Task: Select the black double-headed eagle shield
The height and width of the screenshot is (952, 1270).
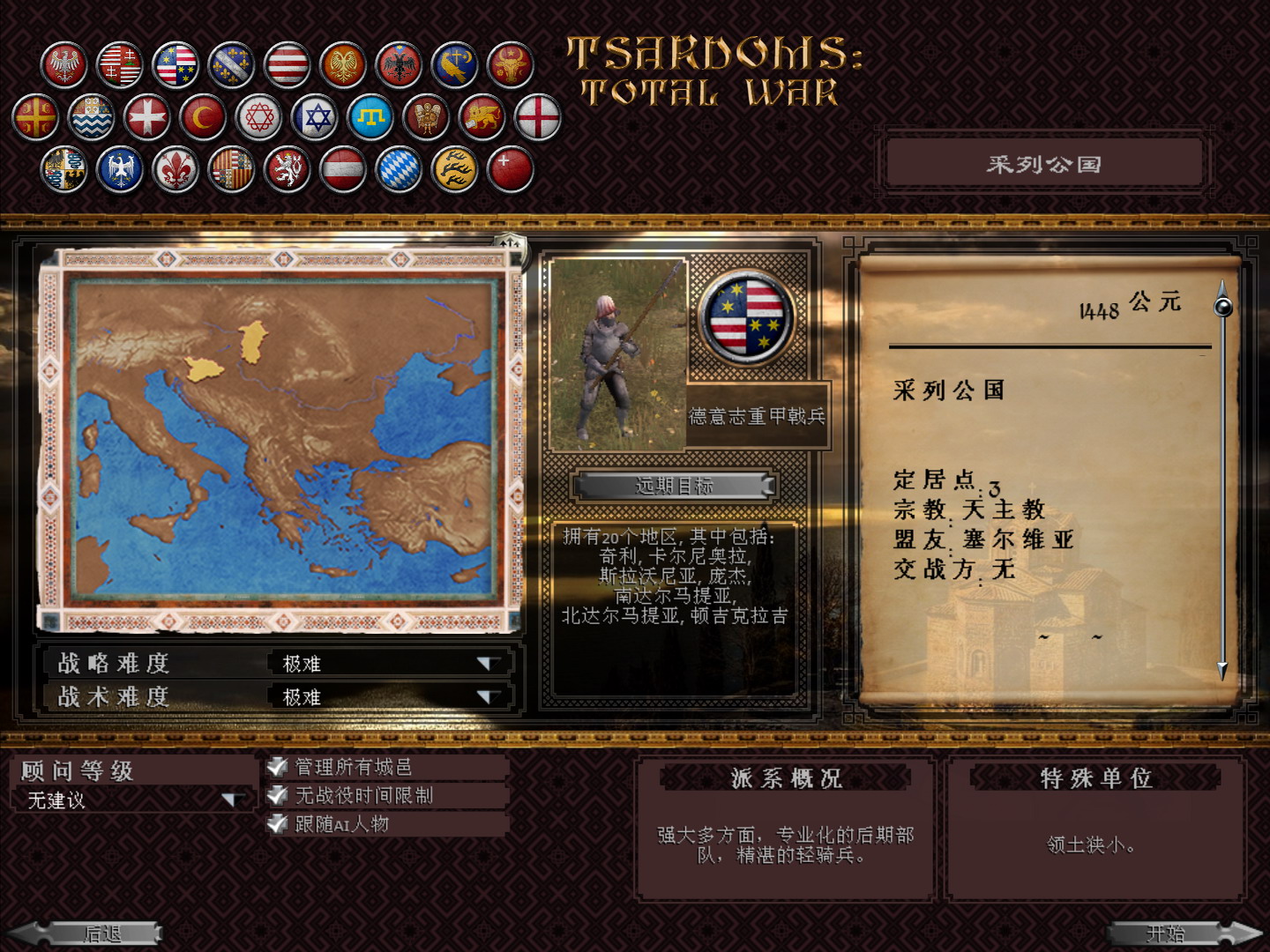Action: pos(400,63)
